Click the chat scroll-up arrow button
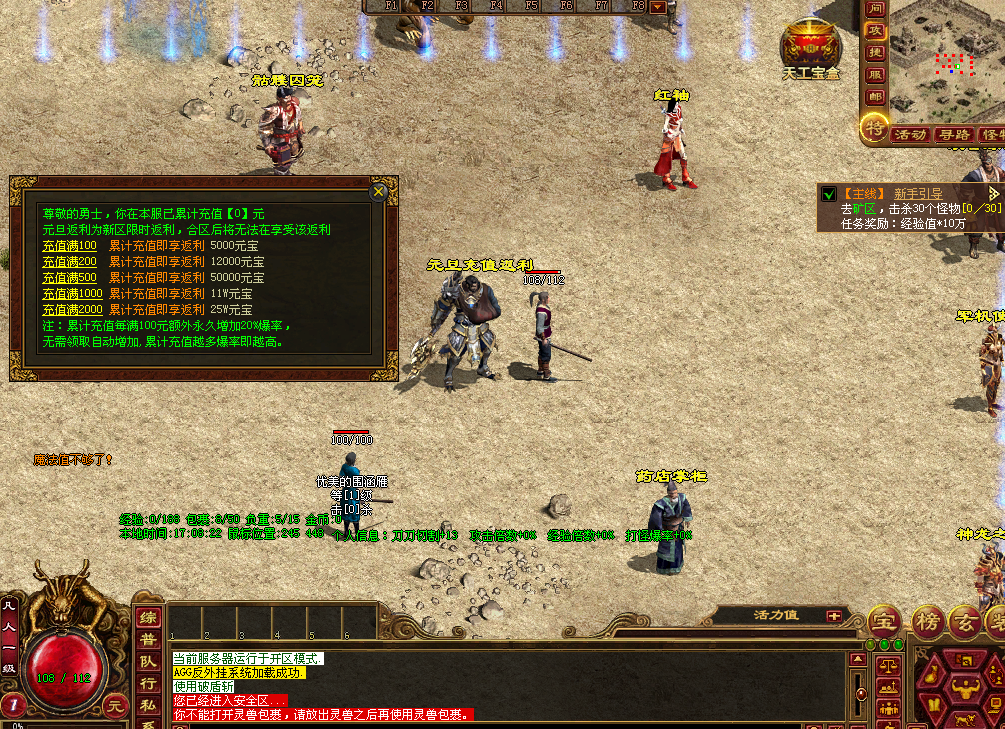 857,660
